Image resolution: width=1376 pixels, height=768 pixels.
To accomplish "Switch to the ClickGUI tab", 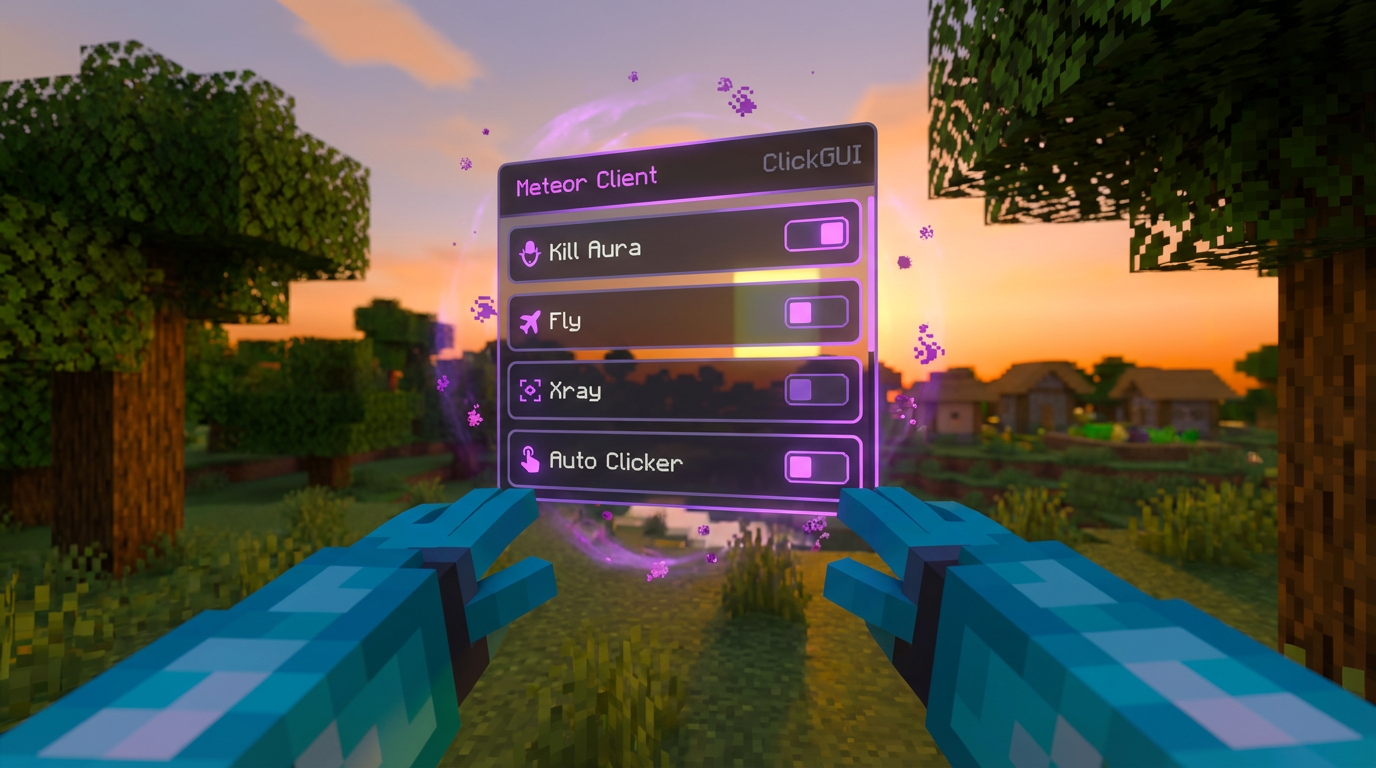I will pyautogui.click(x=815, y=160).
